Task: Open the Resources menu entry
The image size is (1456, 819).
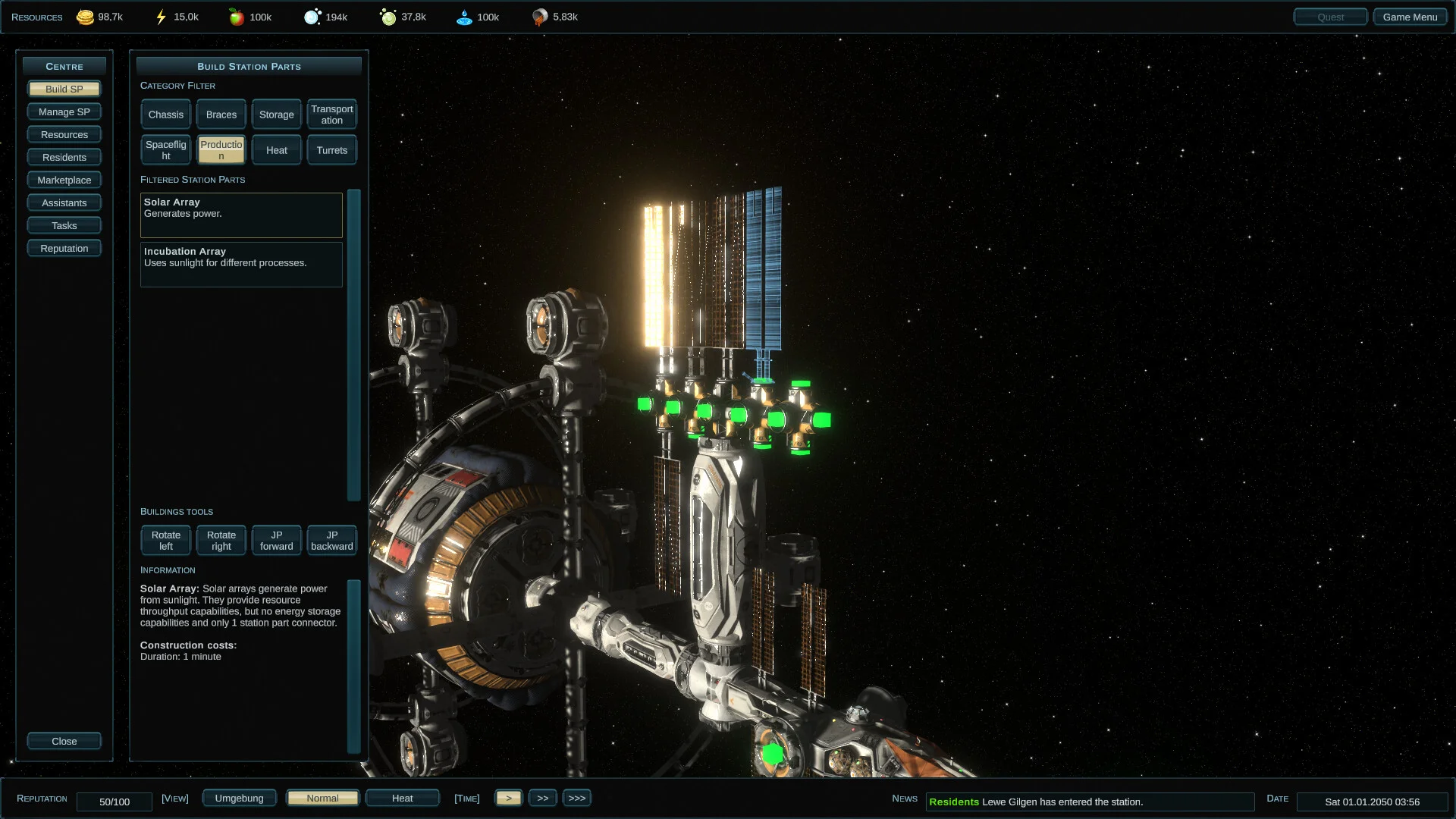Action: pos(64,134)
